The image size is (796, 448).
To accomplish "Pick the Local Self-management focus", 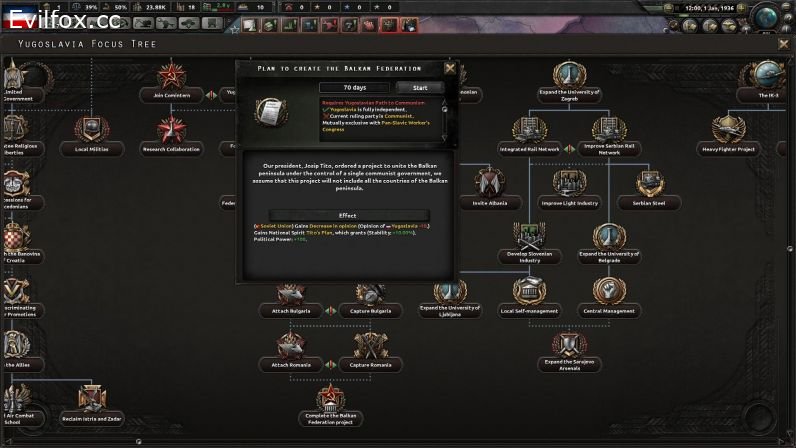I will pos(530,294).
